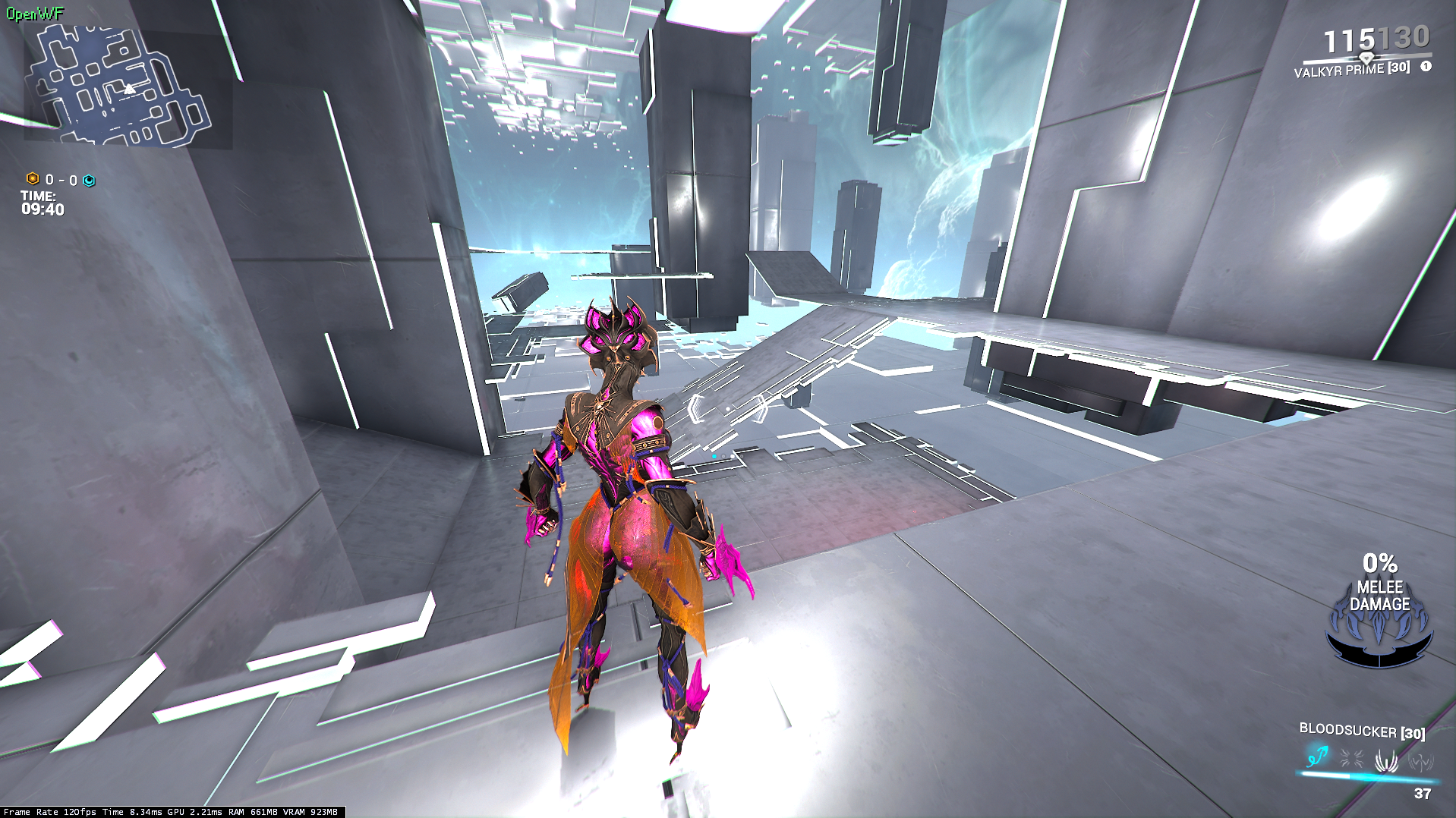Open the minimap
Image resolution: width=1456 pixels, height=818 pixels.
118,85
